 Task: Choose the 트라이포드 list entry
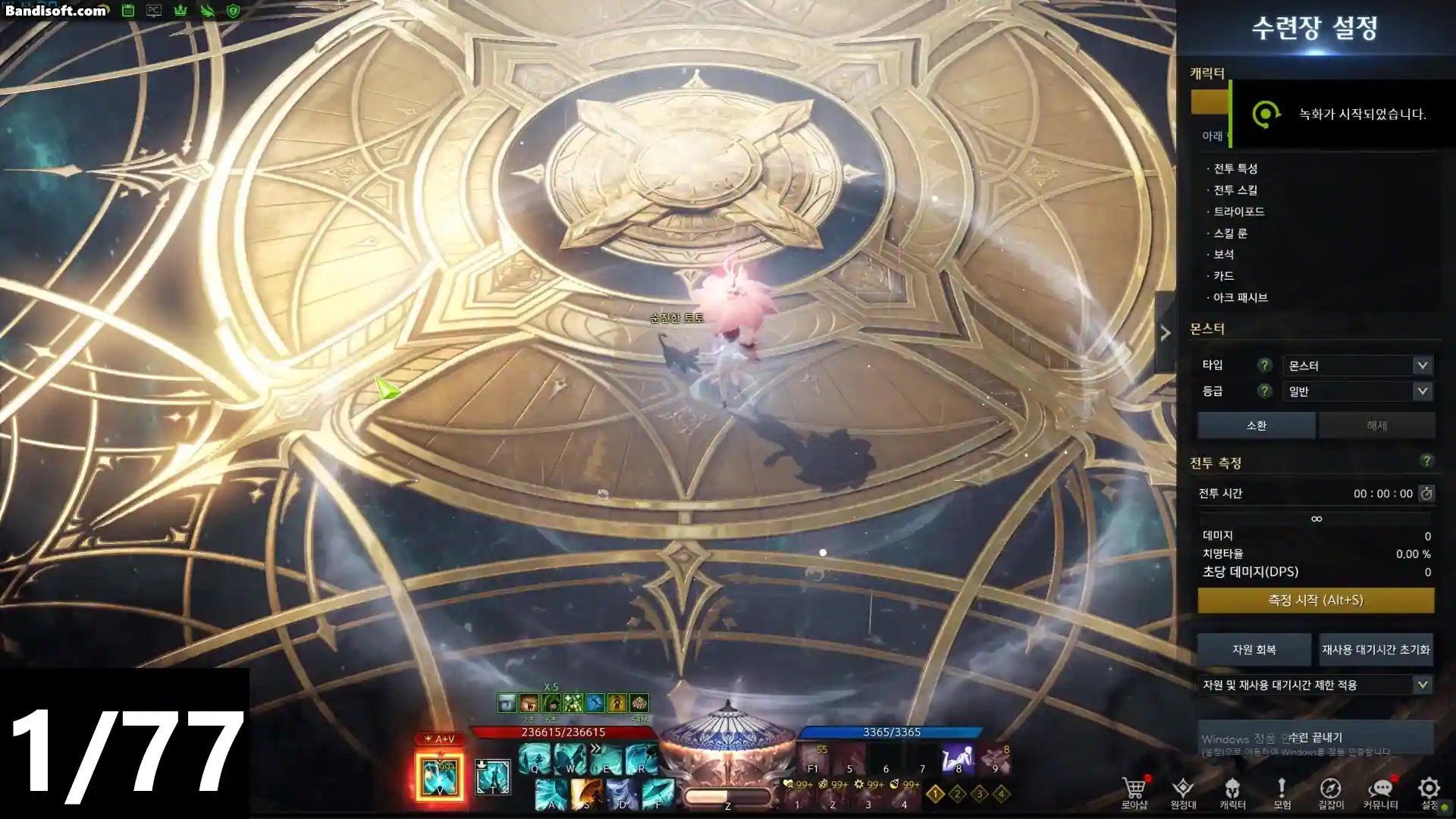pyautogui.click(x=1238, y=212)
